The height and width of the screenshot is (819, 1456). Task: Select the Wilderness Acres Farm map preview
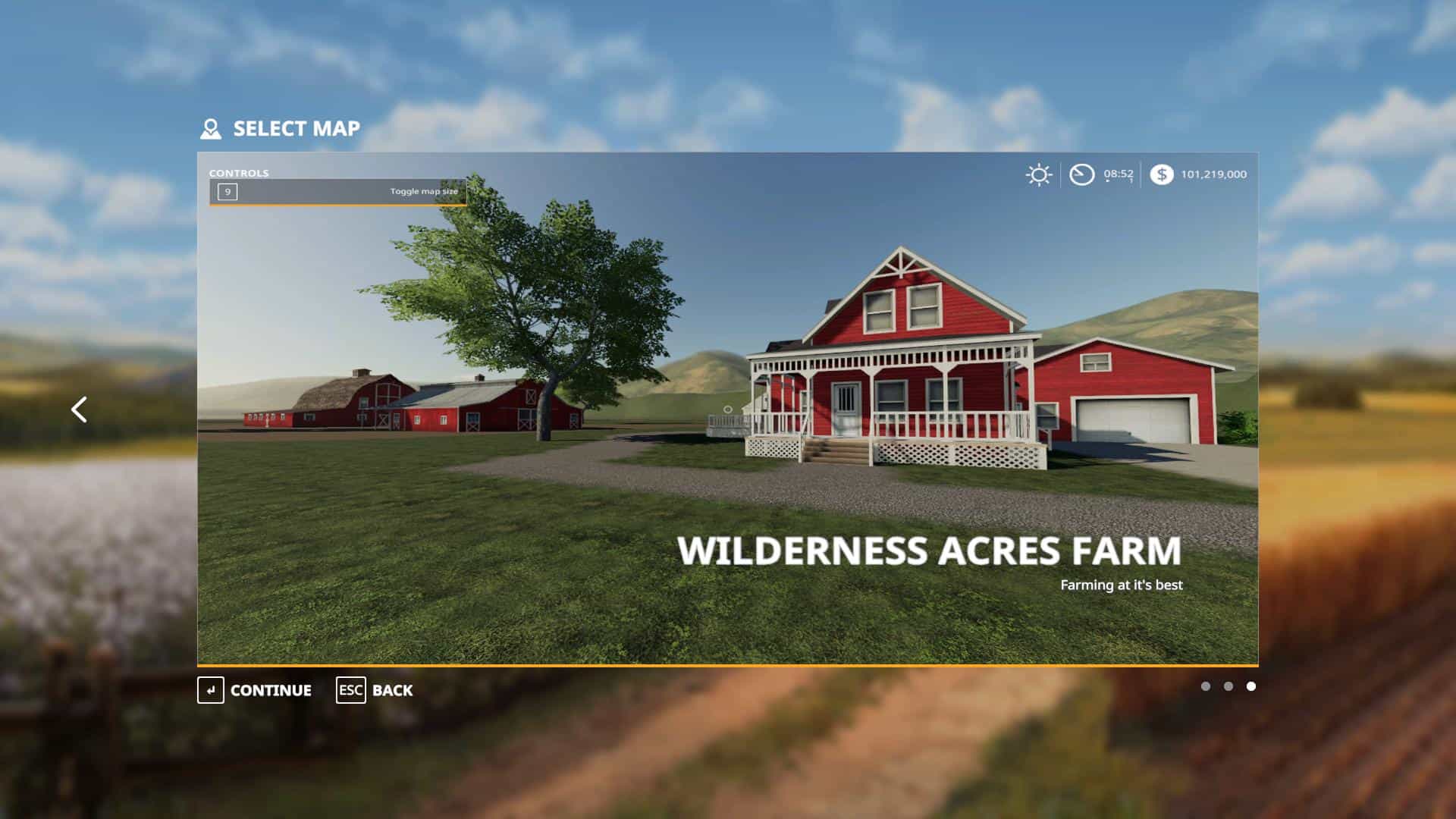[727, 408]
